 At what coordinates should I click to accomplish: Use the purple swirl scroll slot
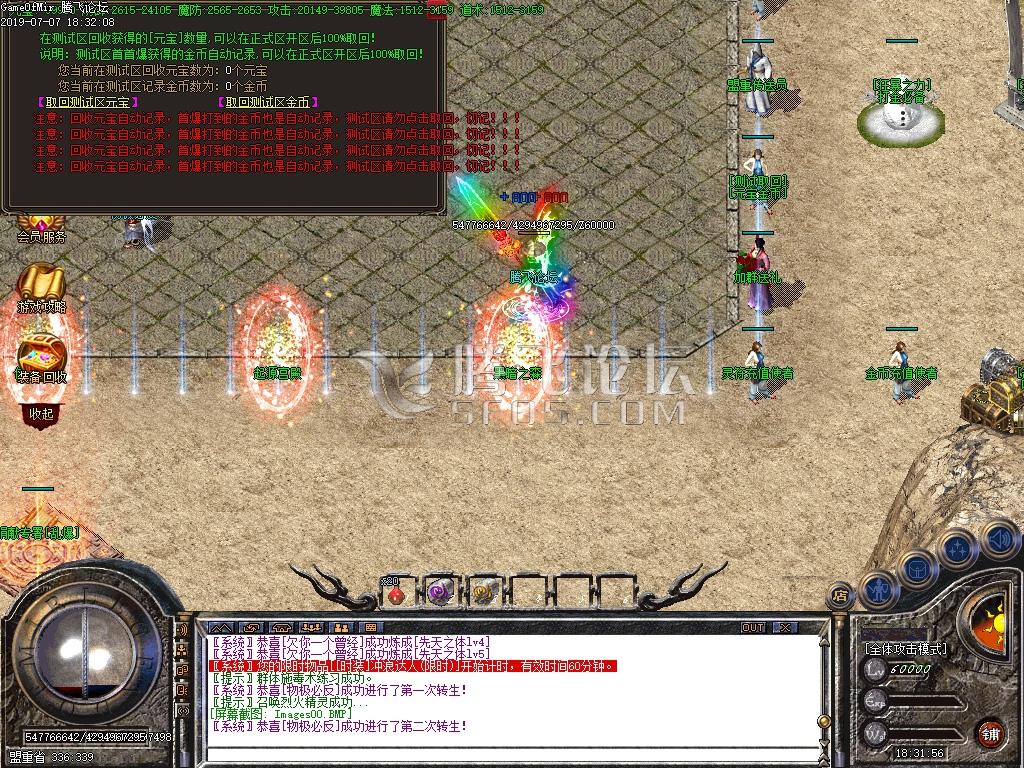click(x=440, y=592)
